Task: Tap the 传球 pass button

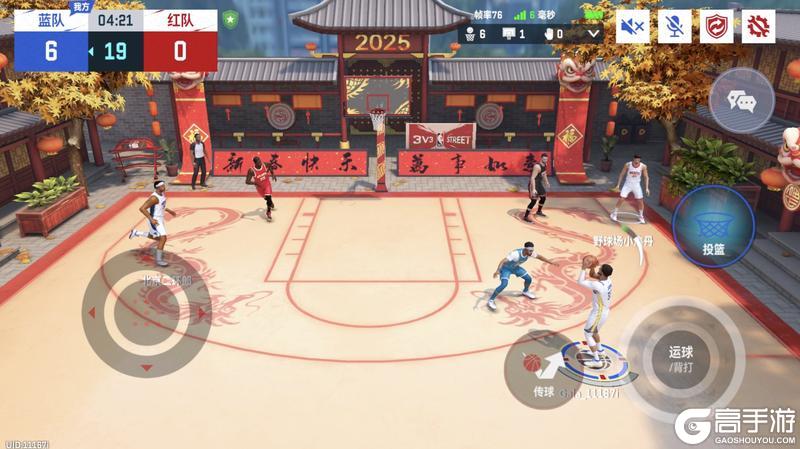Action: 540,370
